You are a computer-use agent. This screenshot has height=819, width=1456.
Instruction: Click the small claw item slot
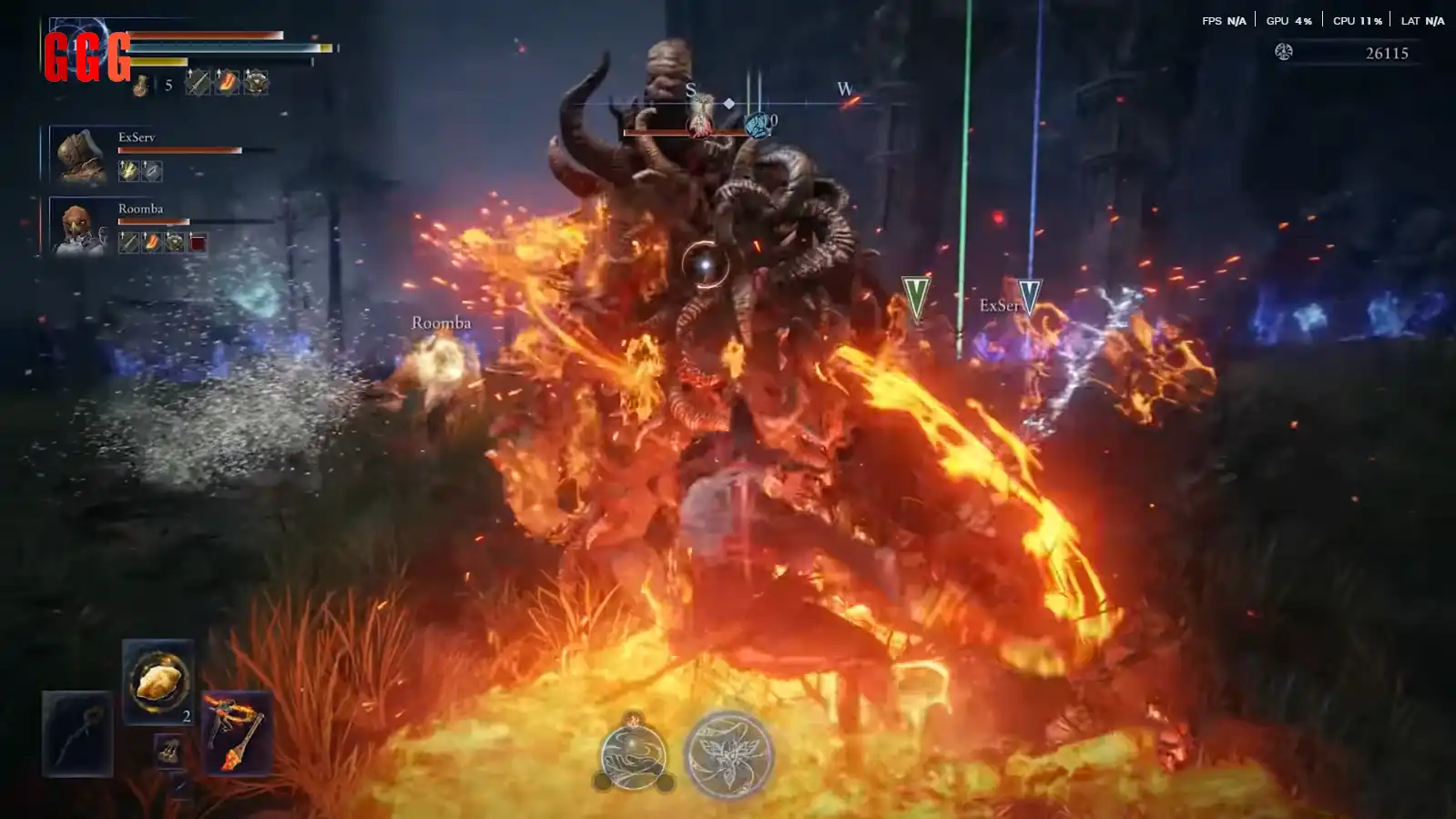click(x=168, y=751)
